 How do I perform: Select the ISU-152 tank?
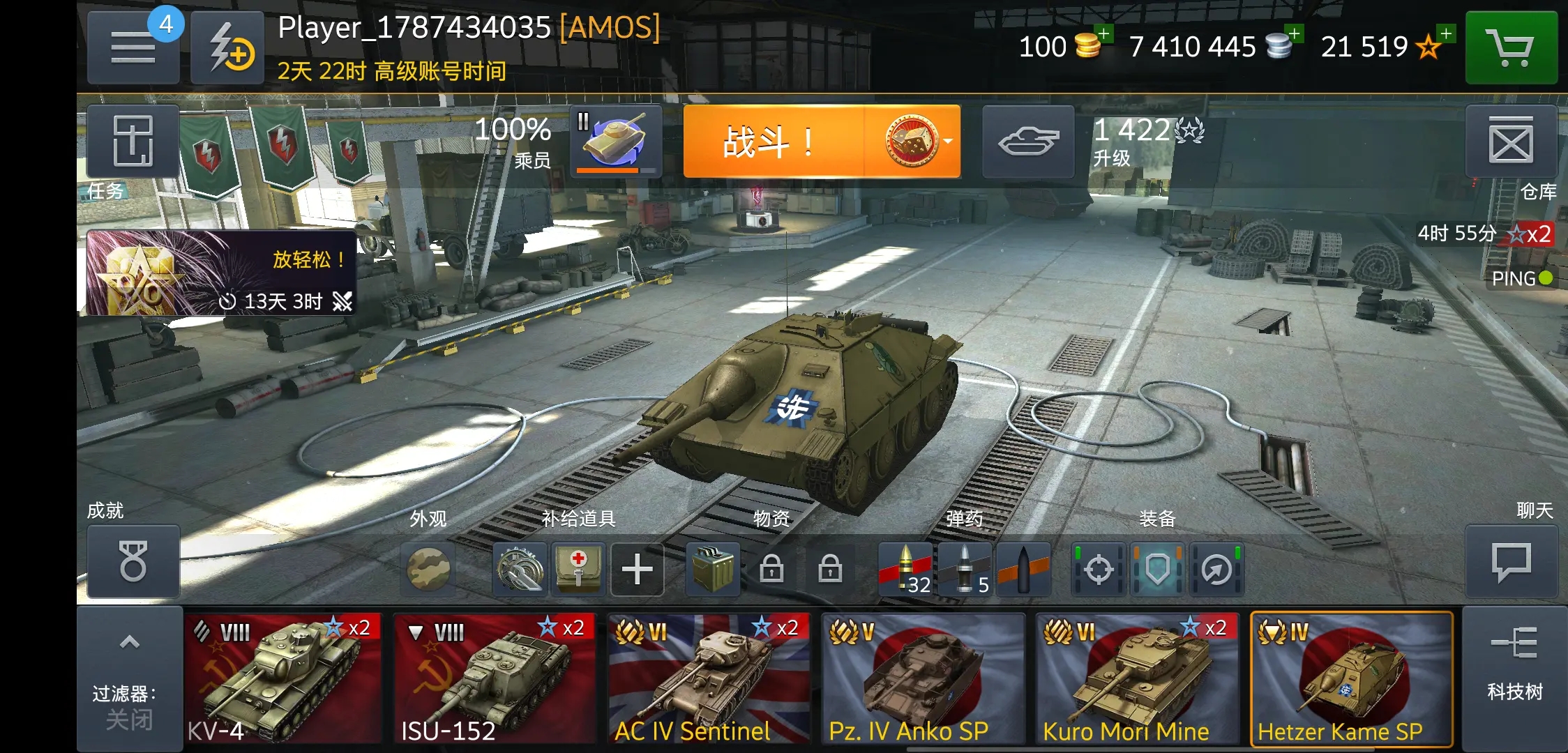(x=495, y=678)
